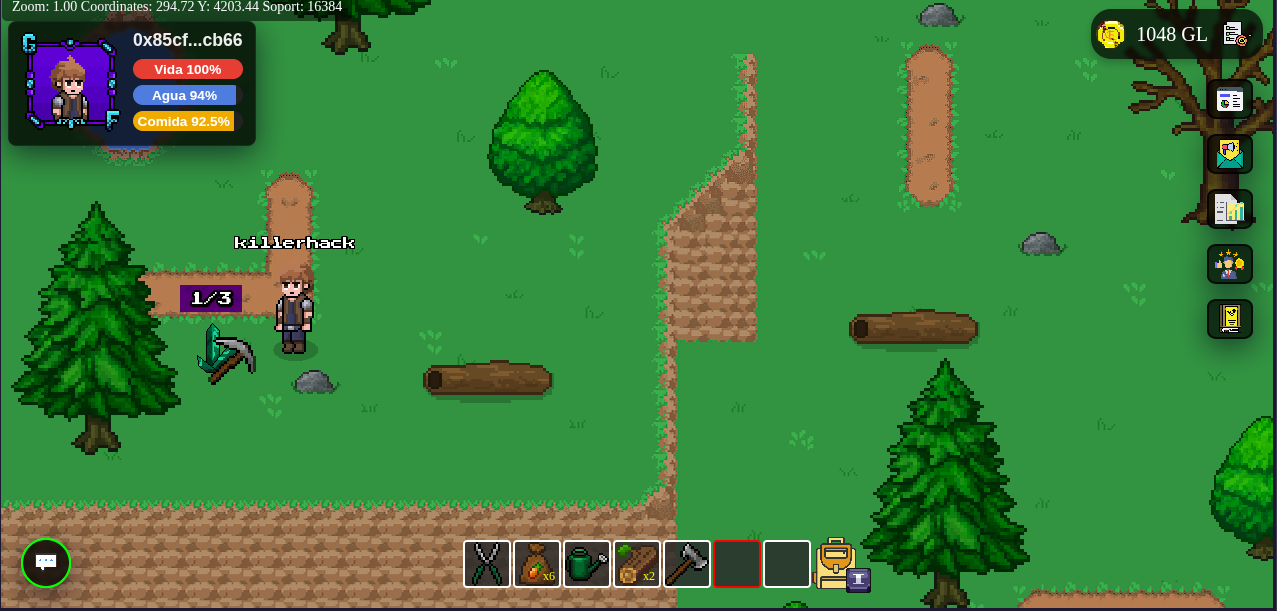Click the gold coin GL balance
The height and width of the screenshot is (611, 1277).
(x=1153, y=35)
